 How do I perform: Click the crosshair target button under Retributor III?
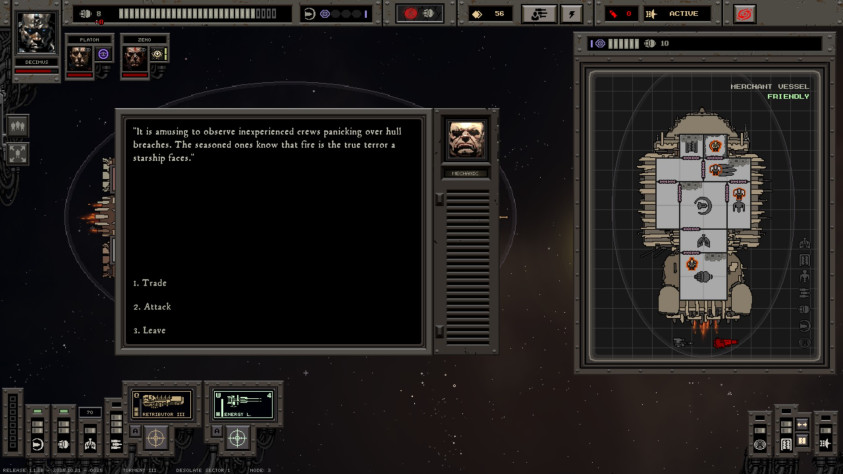click(x=155, y=438)
